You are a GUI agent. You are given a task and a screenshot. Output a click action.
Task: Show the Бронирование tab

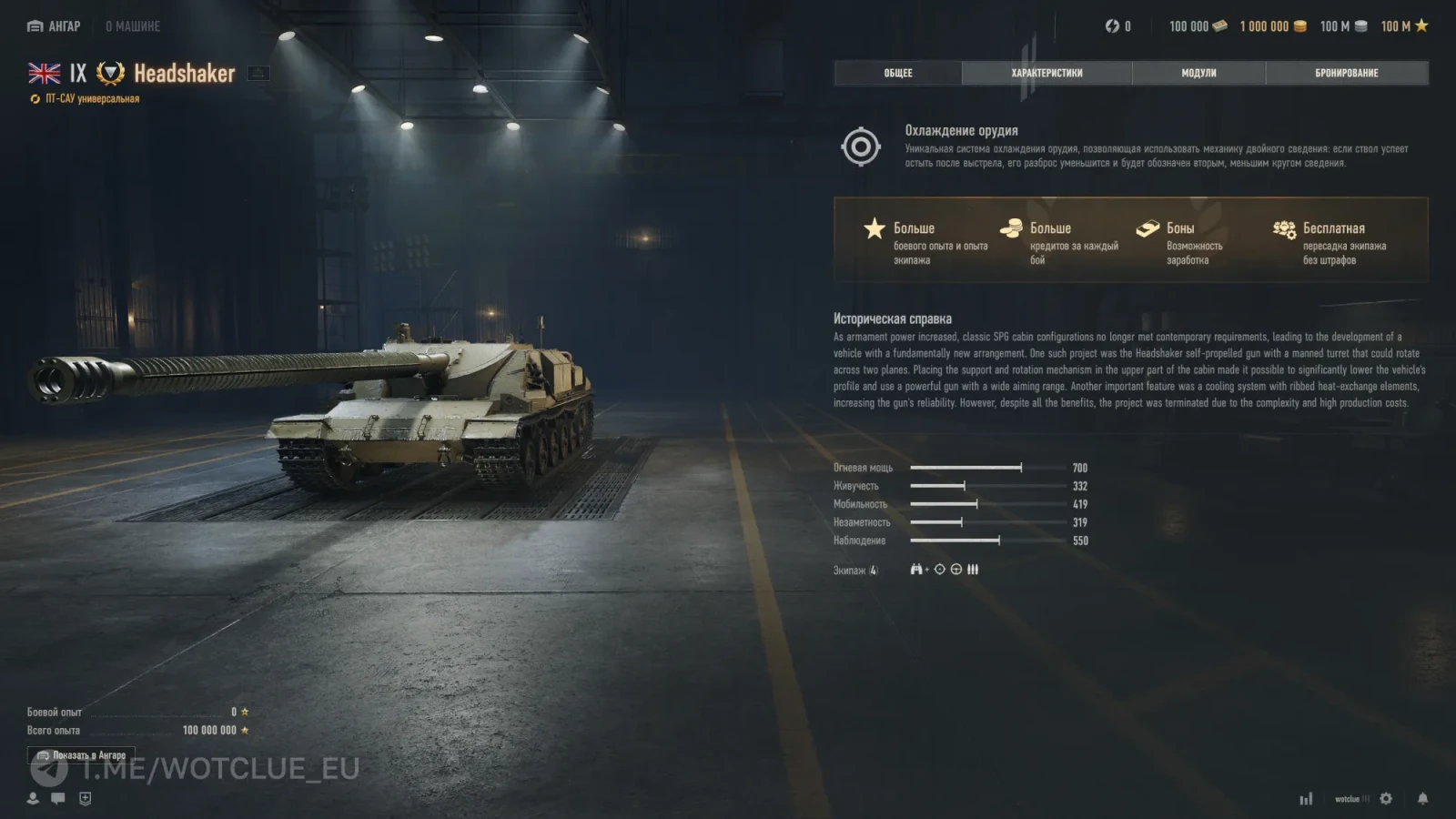[x=1346, y=73]
